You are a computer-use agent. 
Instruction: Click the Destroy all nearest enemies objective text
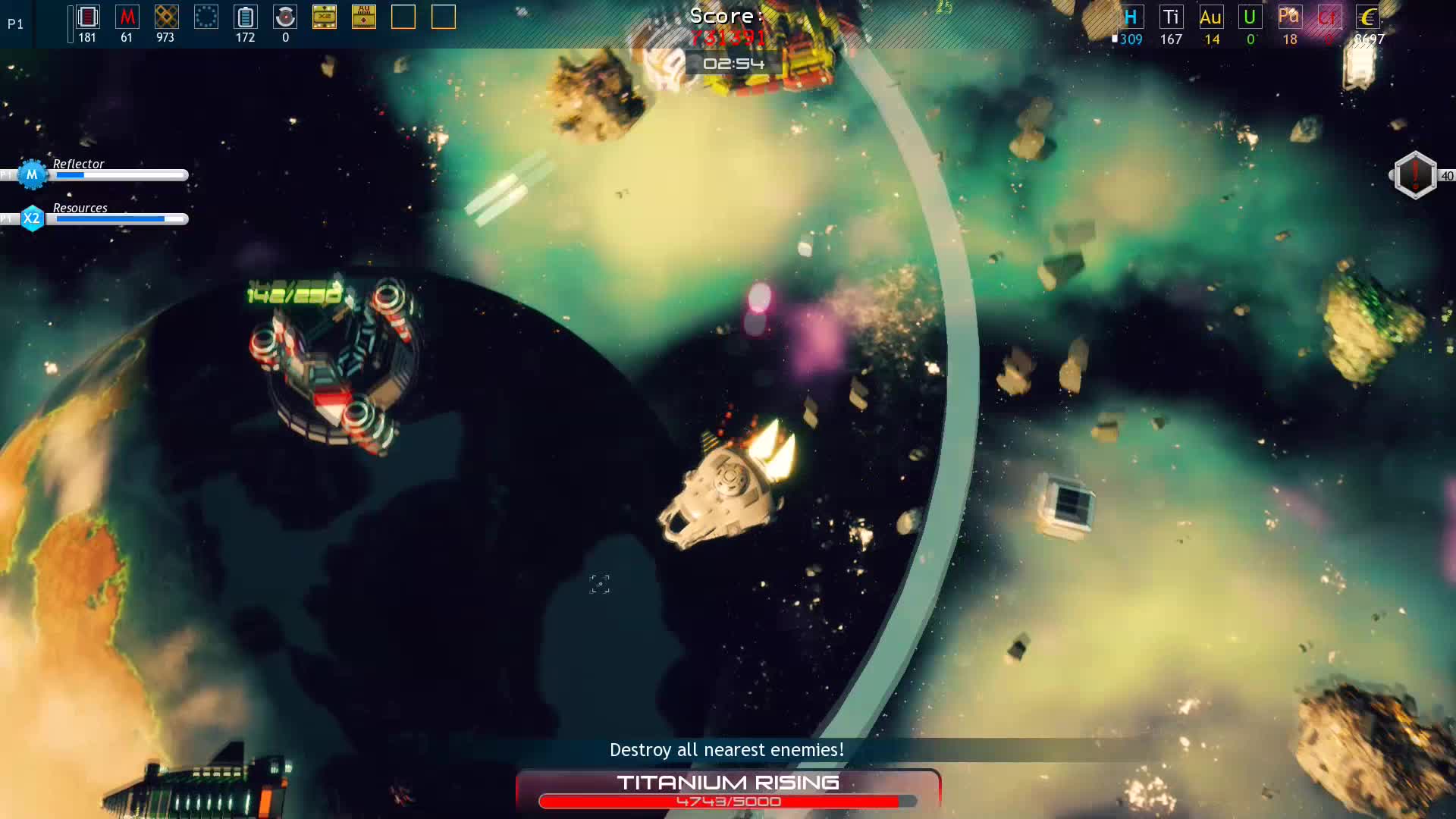click(727, 749)
